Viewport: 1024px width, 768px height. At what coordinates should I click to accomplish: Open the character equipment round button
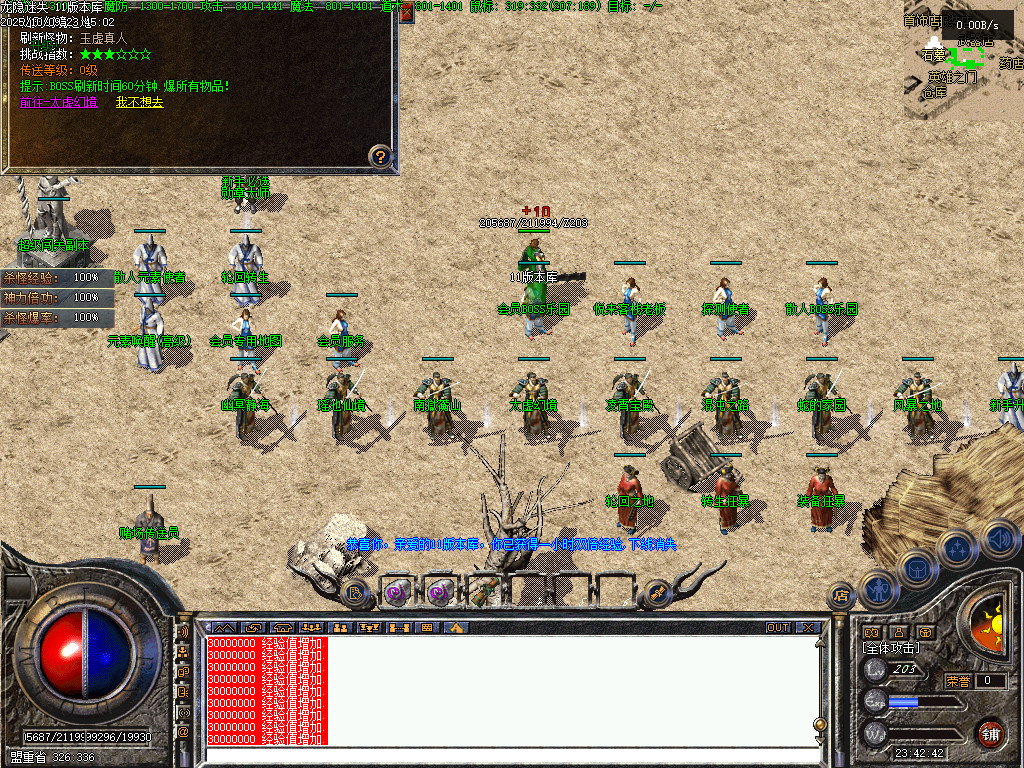pyautogui.click(x=879, y=589)
